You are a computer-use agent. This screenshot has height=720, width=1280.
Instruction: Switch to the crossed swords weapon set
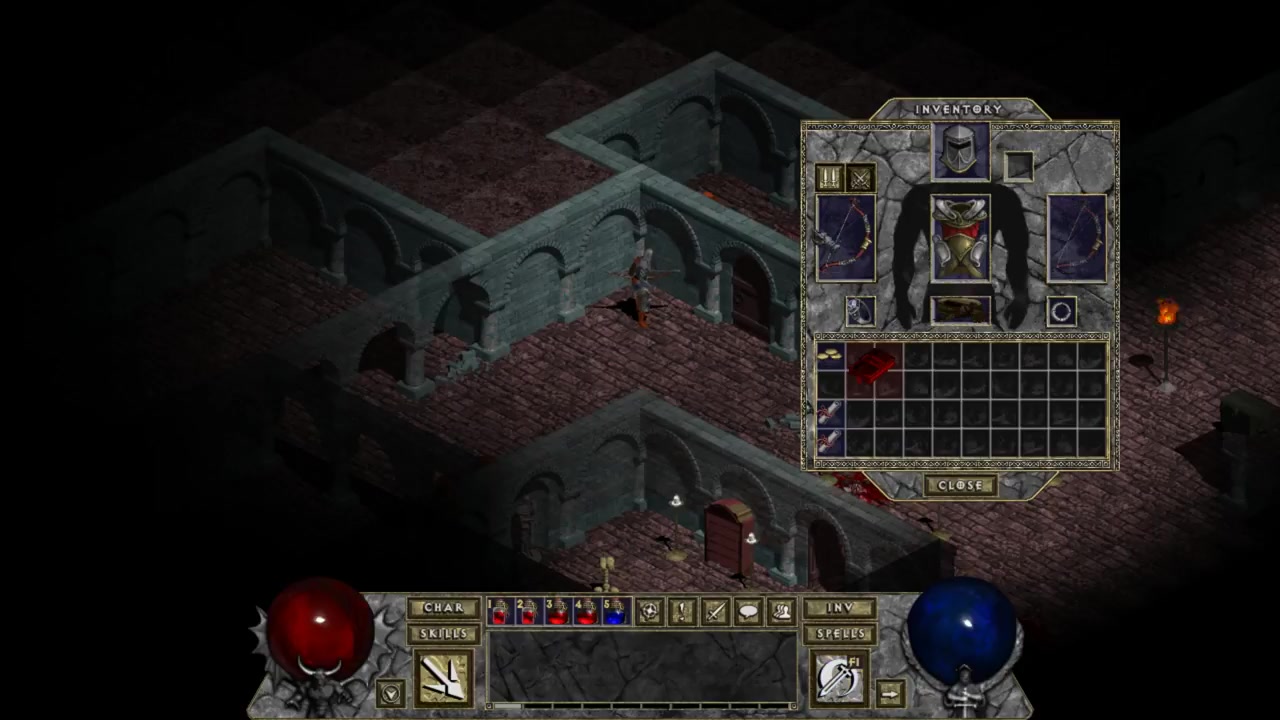pos(860,178)
